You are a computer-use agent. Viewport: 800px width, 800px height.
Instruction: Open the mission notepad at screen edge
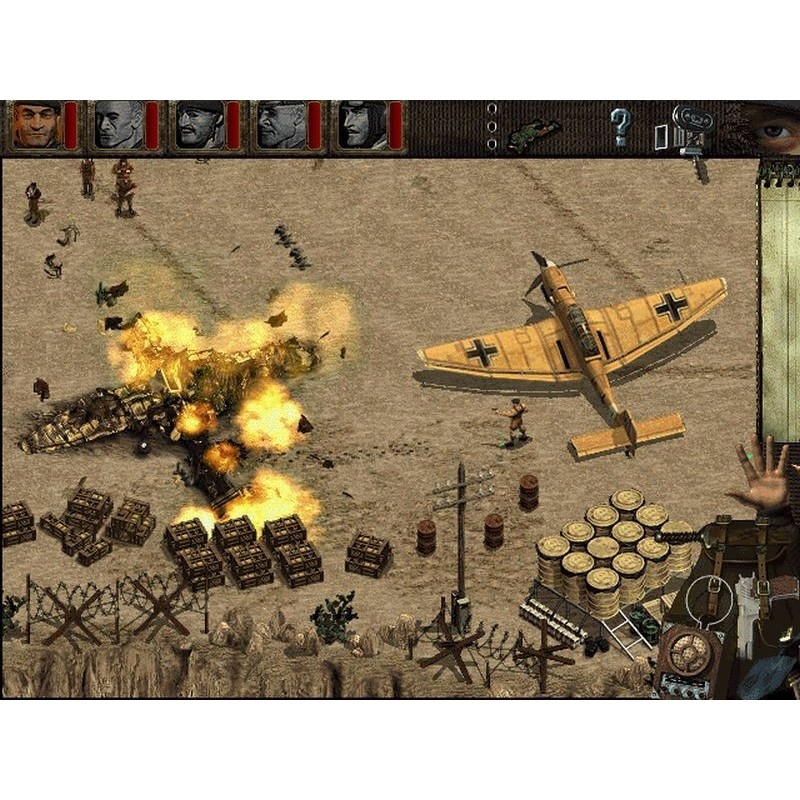(780, 300)
